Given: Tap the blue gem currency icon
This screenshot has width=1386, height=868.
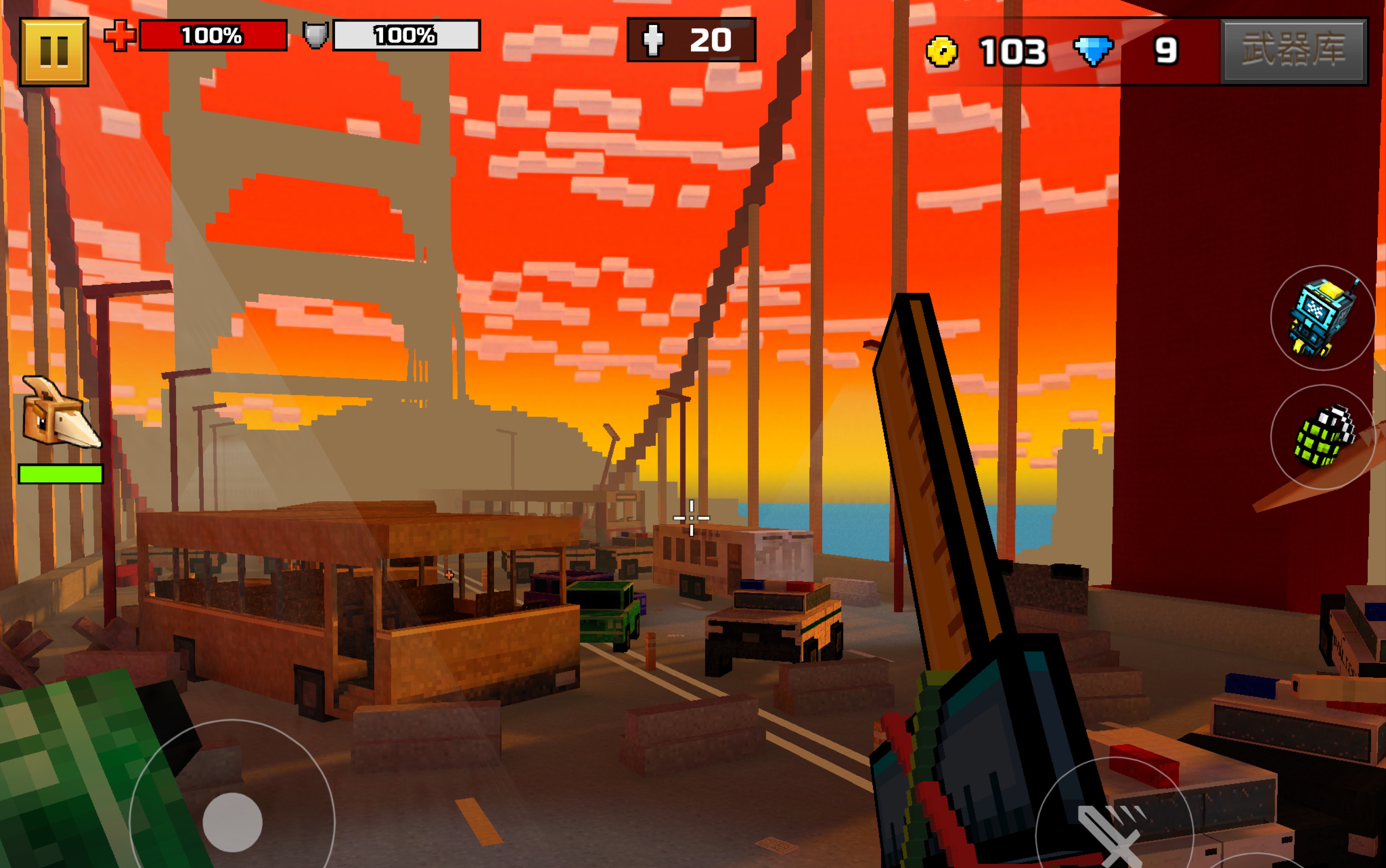Looking at the screenshot, I should [x=1093, y=50].
